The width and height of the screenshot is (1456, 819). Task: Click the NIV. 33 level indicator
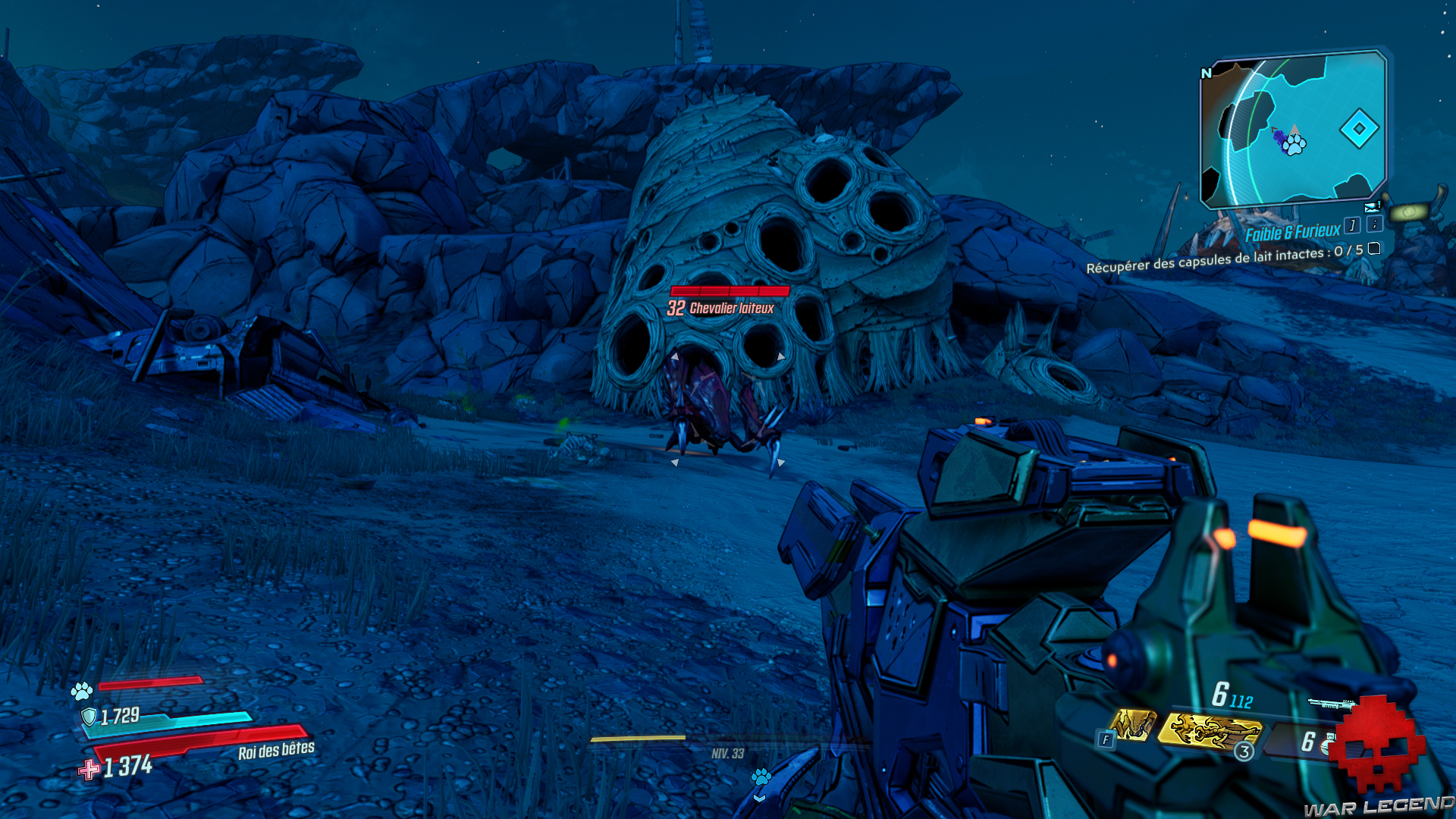(727, 753)
